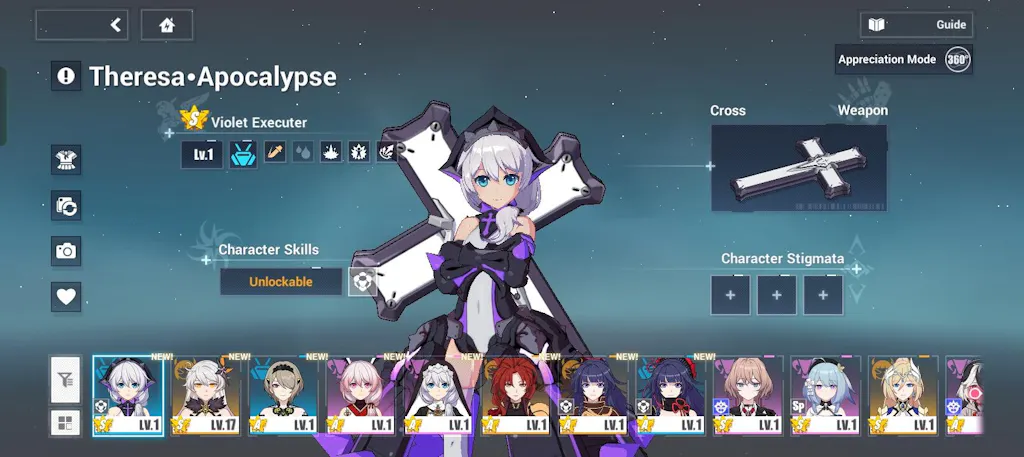Return to the home screen
The image size is (1024, 457).
click(167, 25)
